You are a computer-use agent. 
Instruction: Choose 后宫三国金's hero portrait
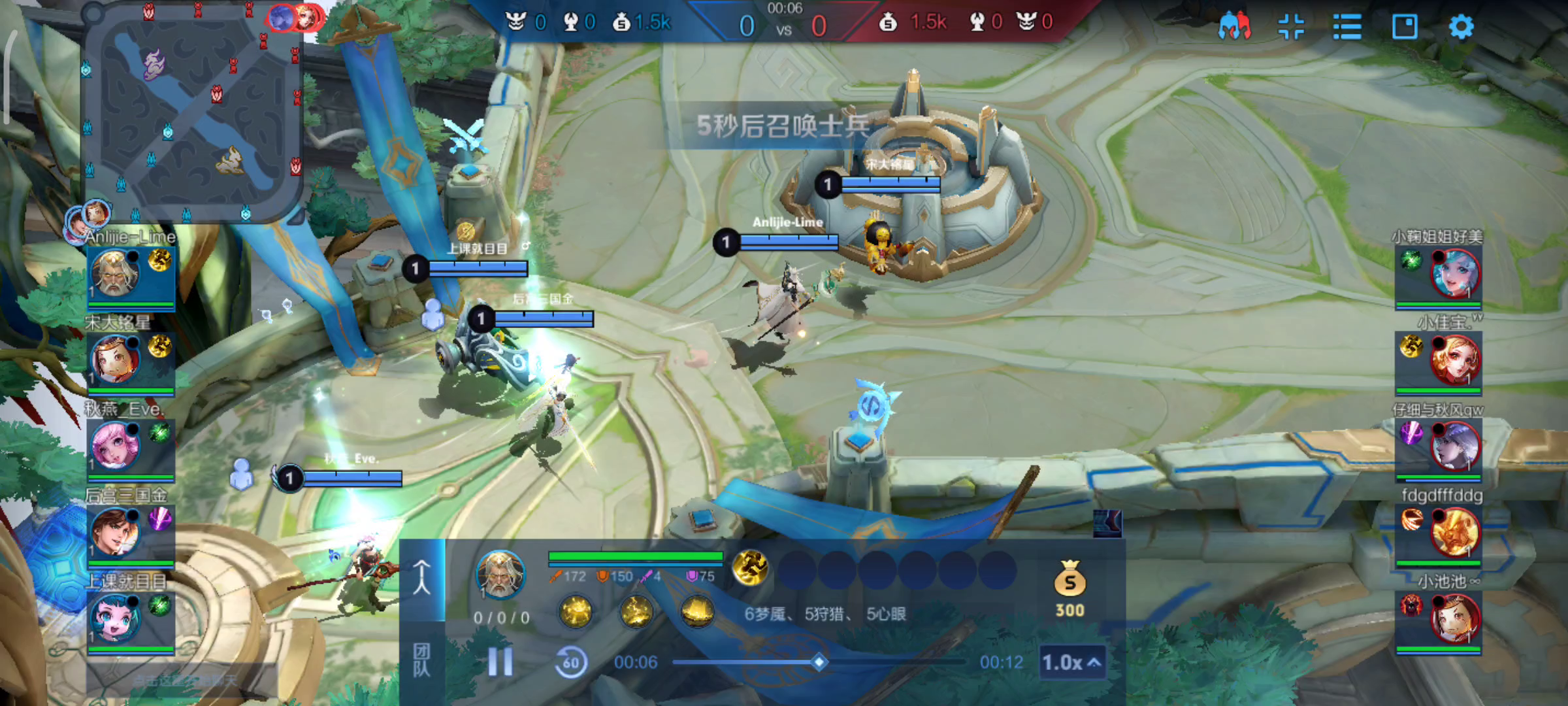[116, 531]
